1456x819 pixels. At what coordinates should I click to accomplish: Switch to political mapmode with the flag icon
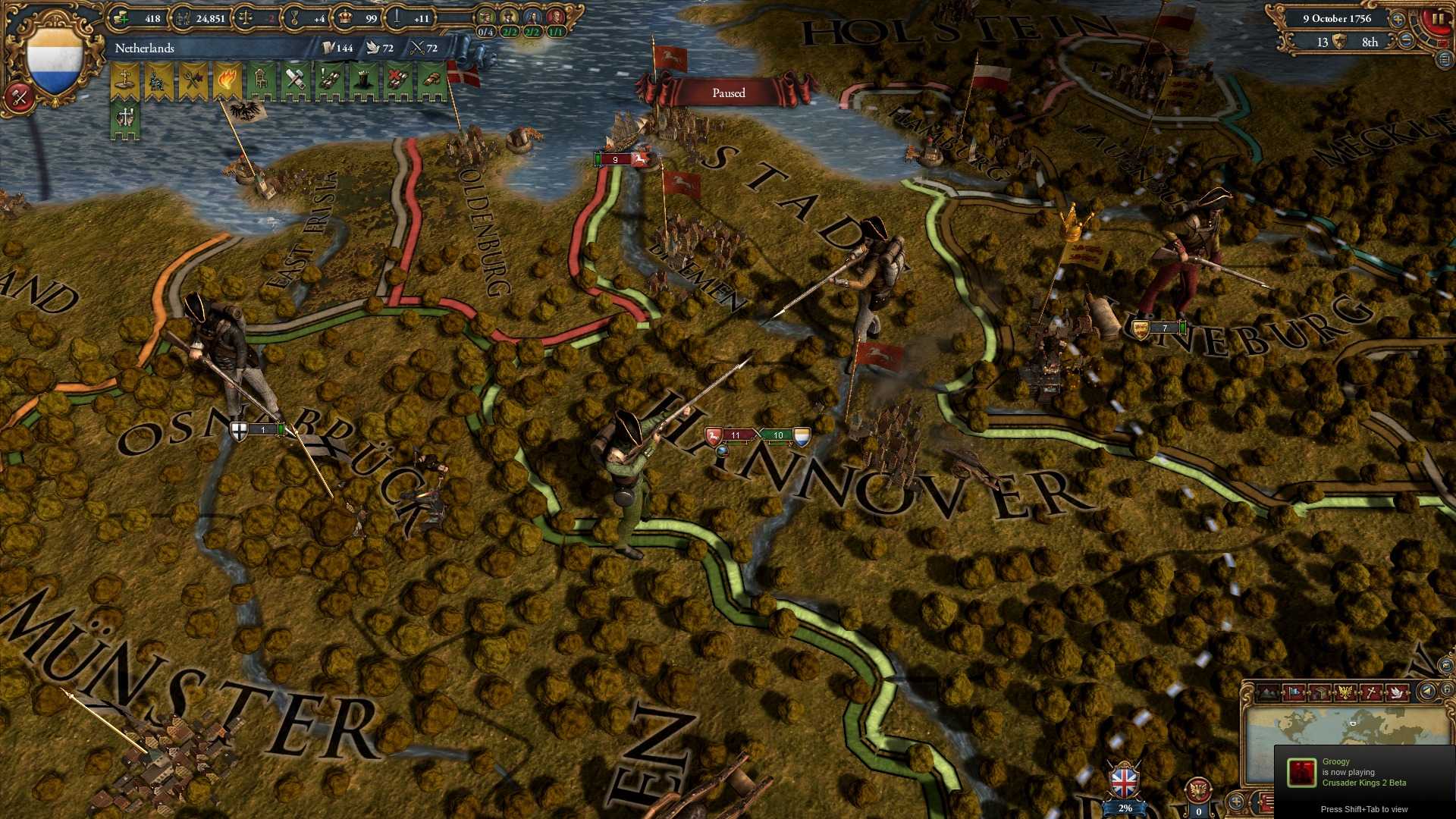(x=1294, y=691)
